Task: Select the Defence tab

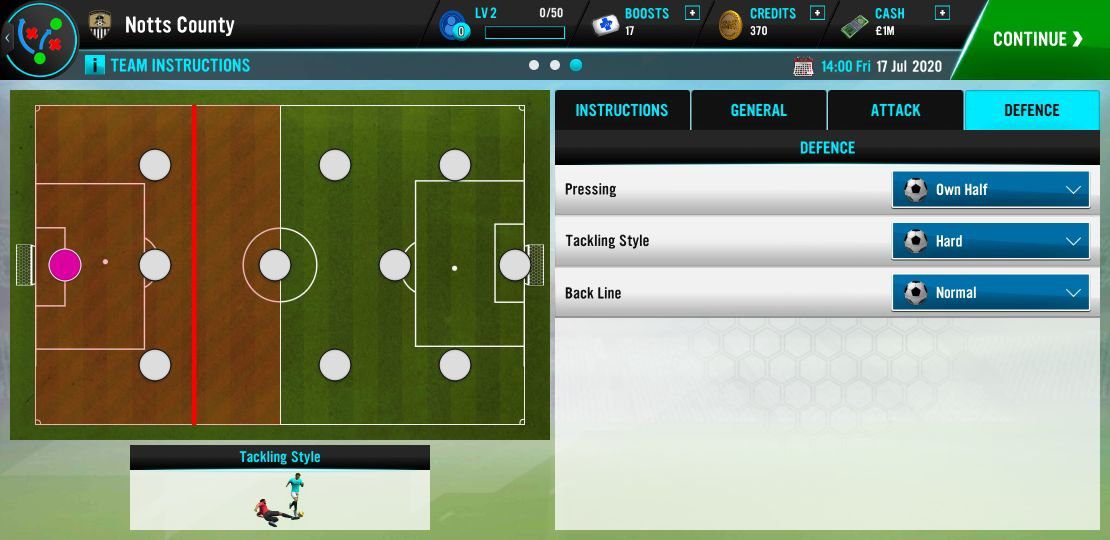Action: click(x=1031, y=110)
